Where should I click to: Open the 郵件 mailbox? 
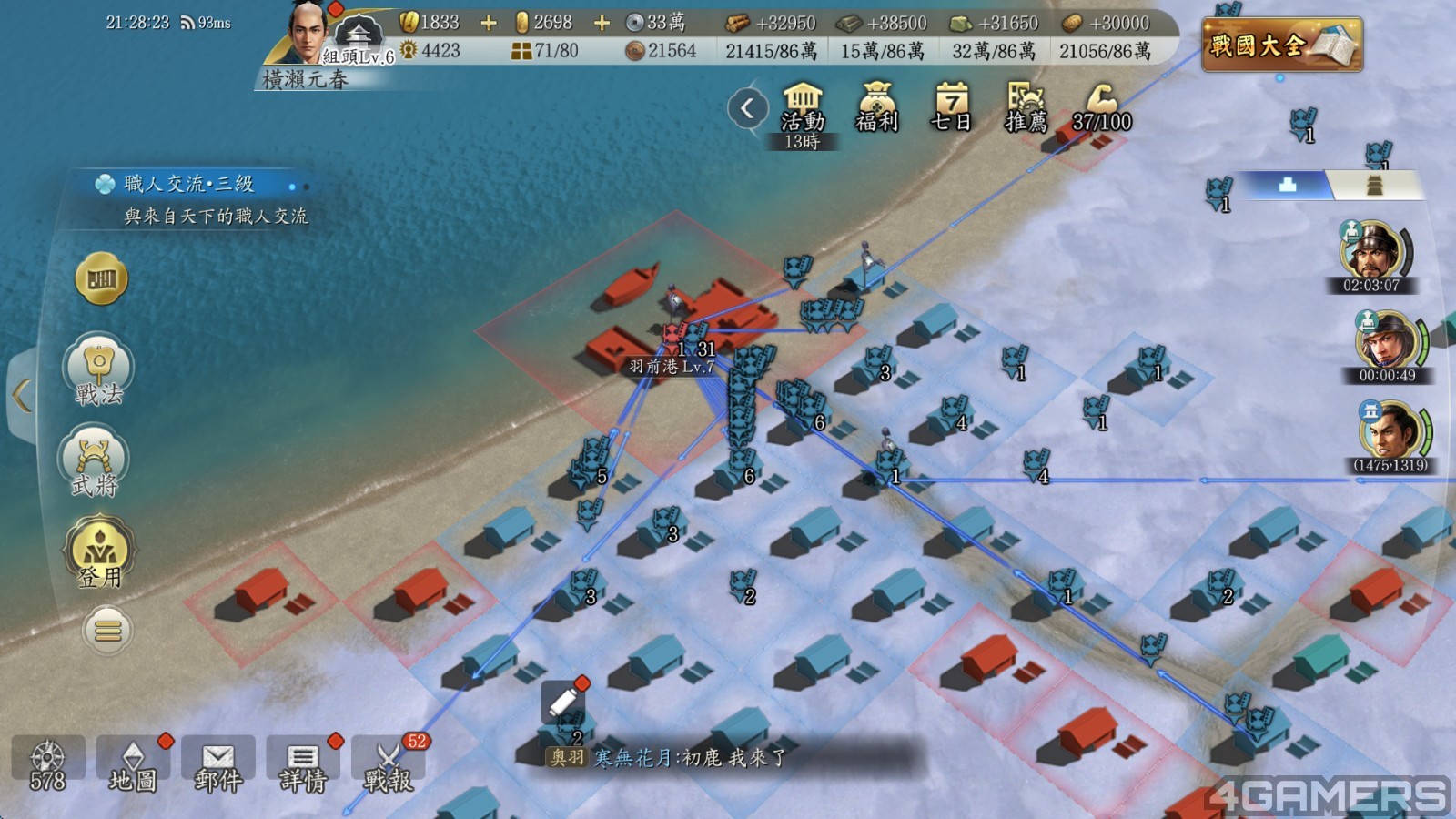(x=217, y=764)
